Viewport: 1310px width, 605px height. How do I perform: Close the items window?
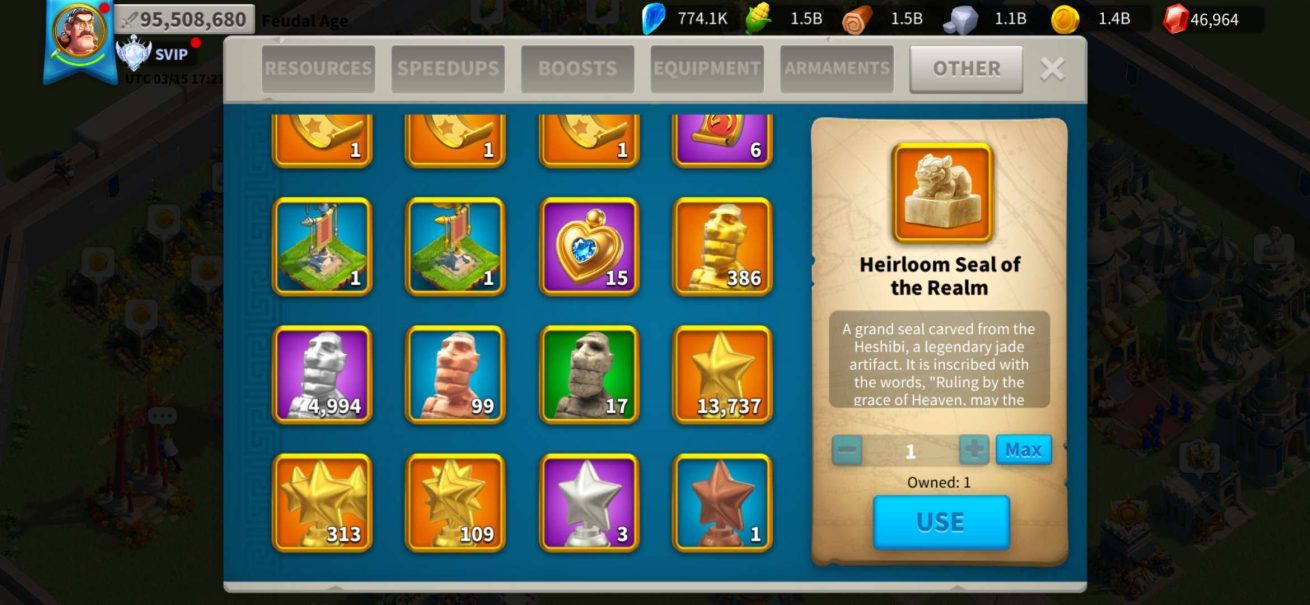point(1052,69)
